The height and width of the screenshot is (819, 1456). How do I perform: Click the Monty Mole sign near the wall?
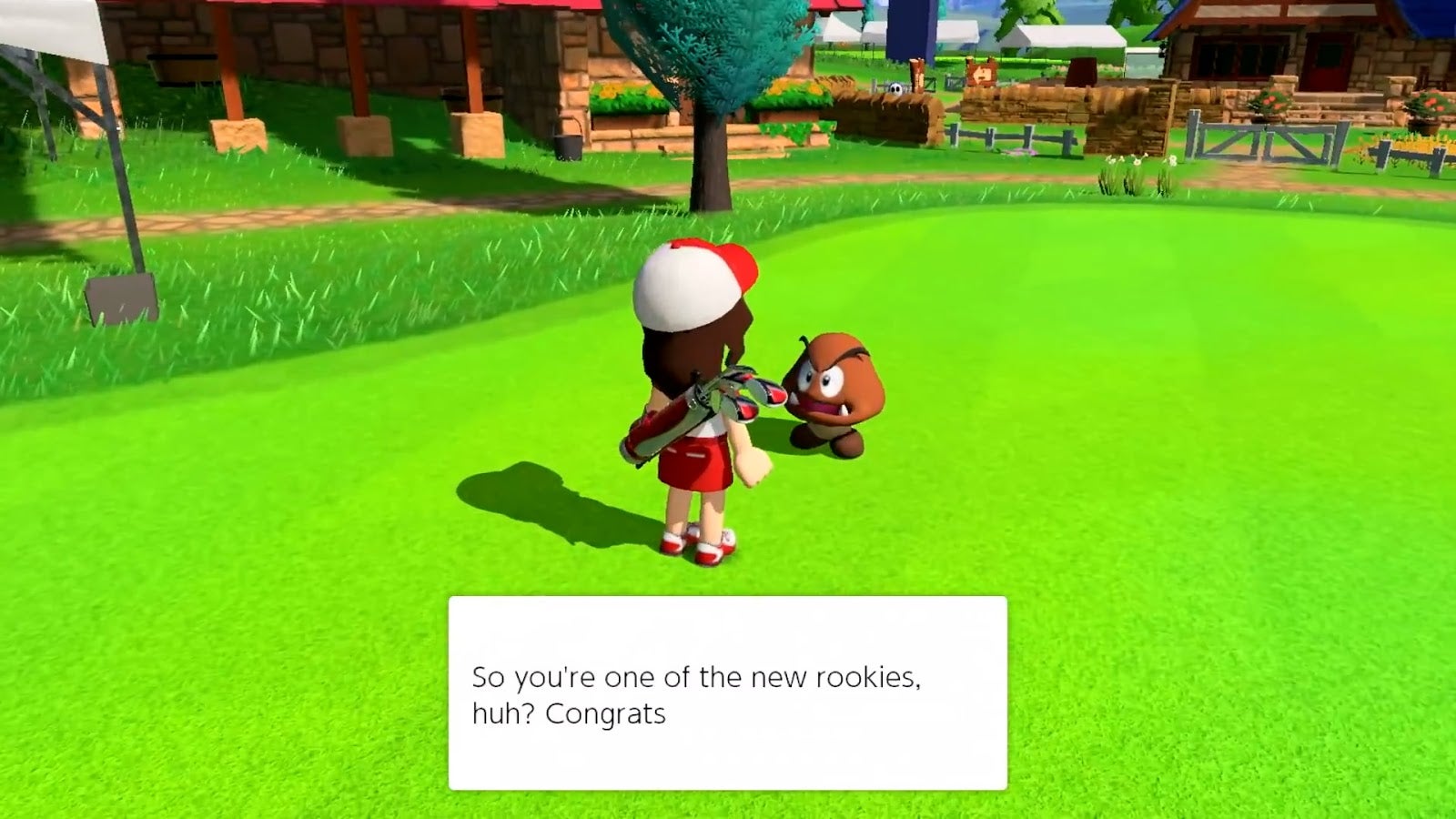click(x=982, y=73)
